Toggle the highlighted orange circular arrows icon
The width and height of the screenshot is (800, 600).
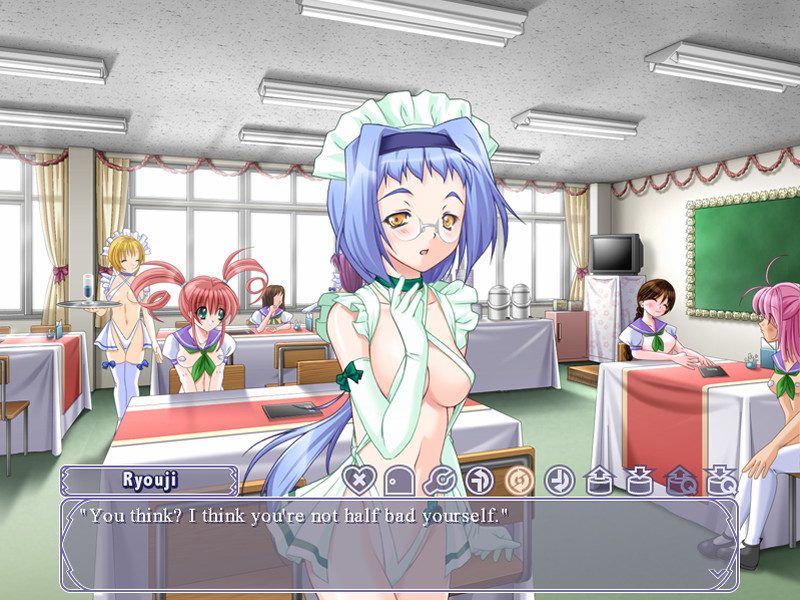519,481
